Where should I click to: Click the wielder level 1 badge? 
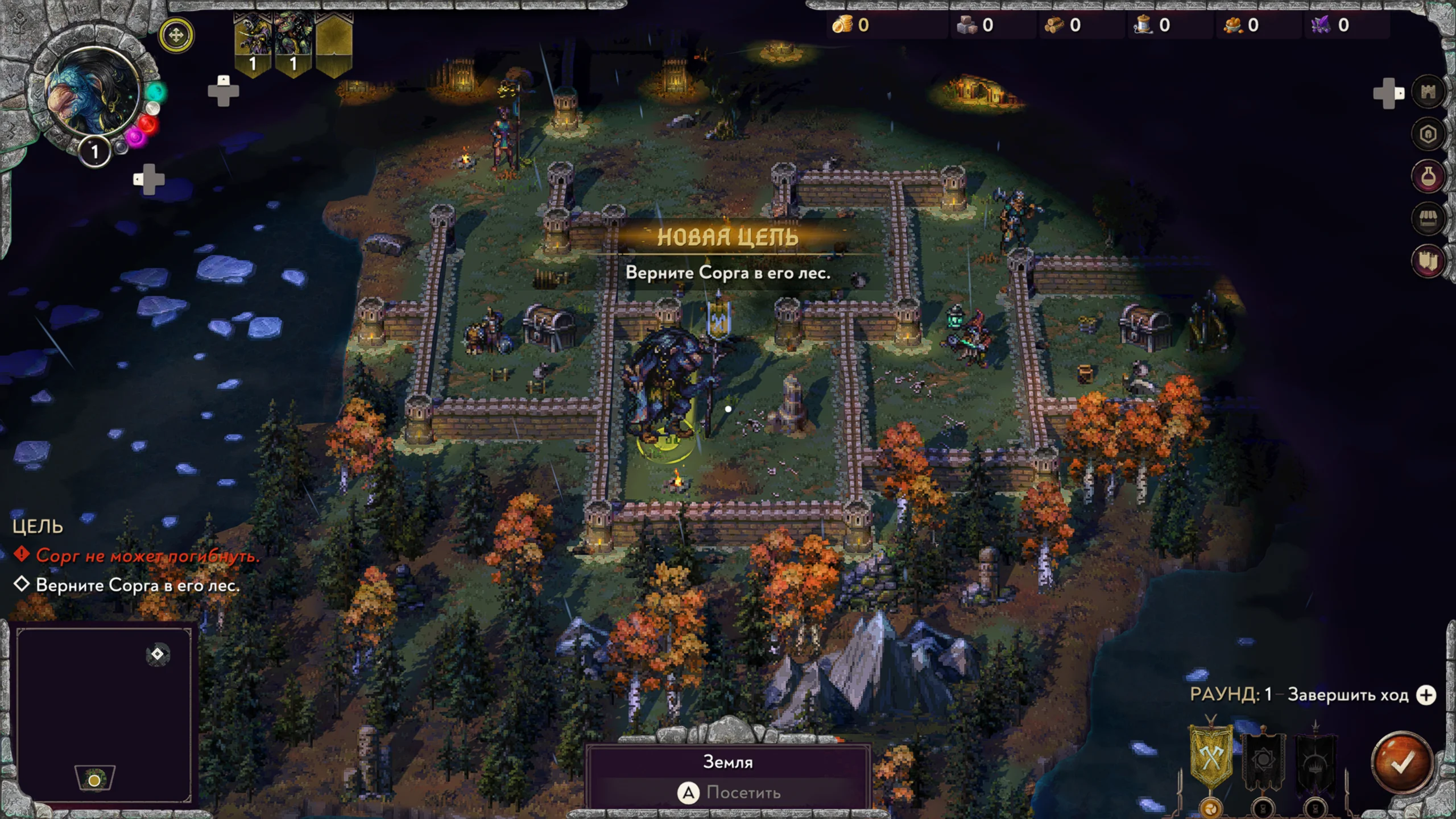pyautogui.click(x=94, y=152)
